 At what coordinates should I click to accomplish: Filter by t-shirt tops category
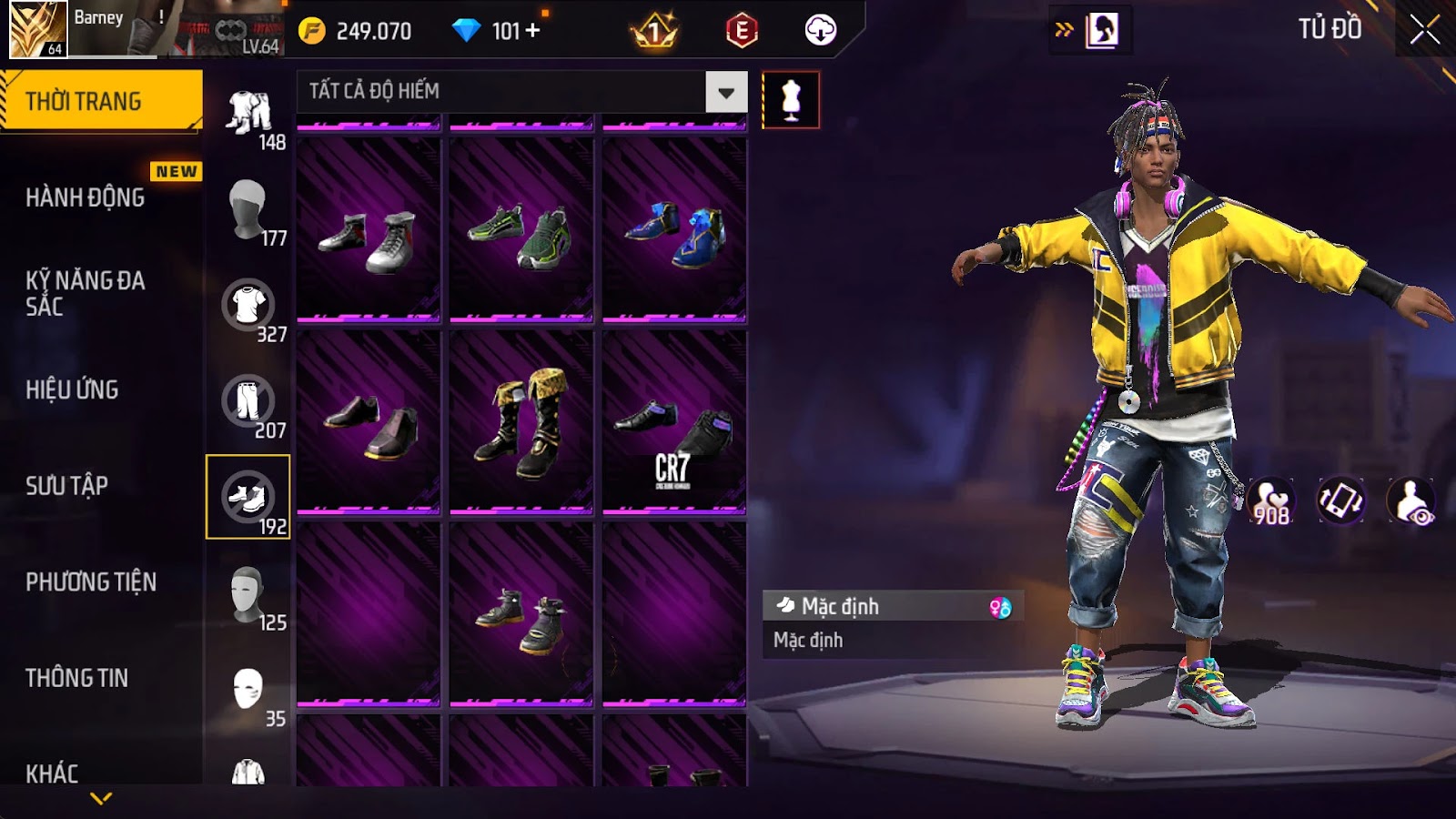tap(248, 305)
